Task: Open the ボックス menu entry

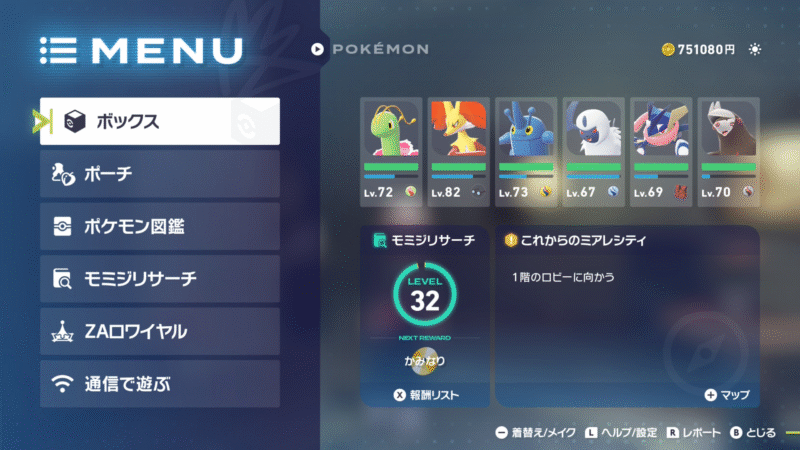Action: pos(160,122)
